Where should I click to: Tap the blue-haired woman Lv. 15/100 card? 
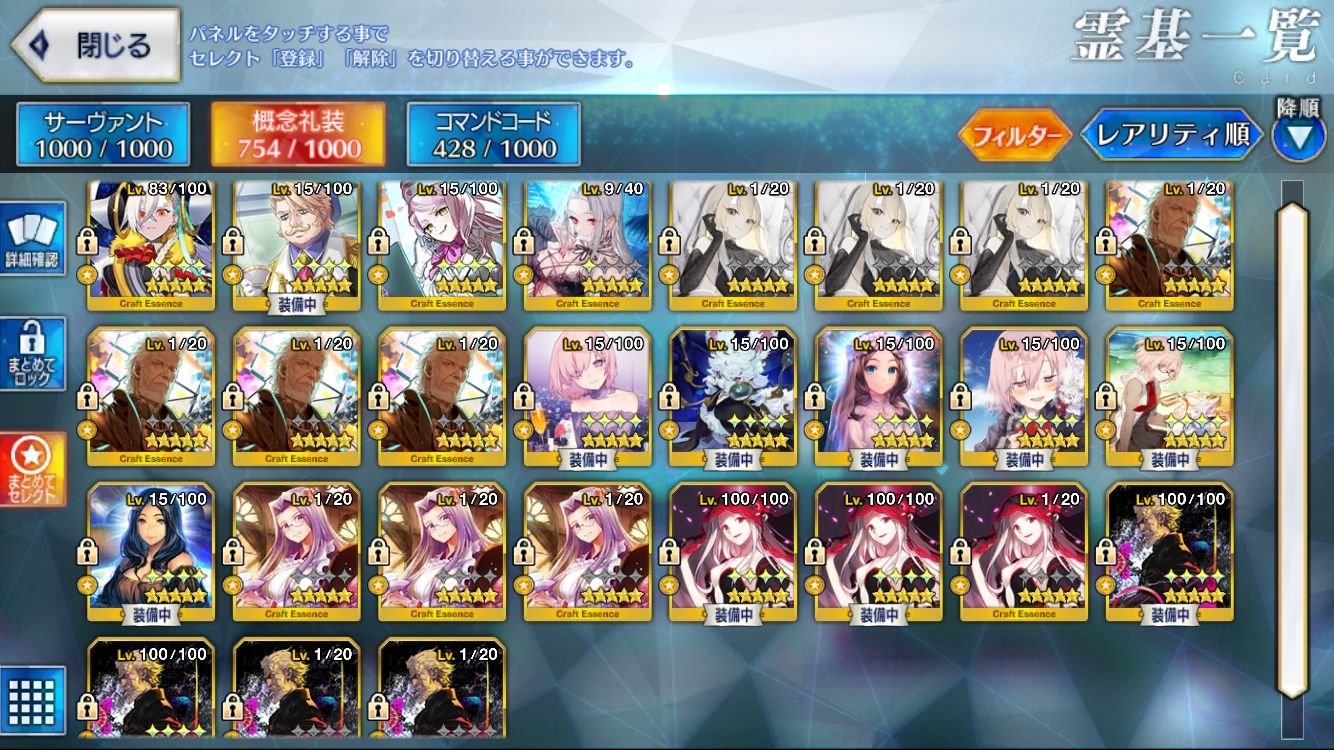pos(151,552)
